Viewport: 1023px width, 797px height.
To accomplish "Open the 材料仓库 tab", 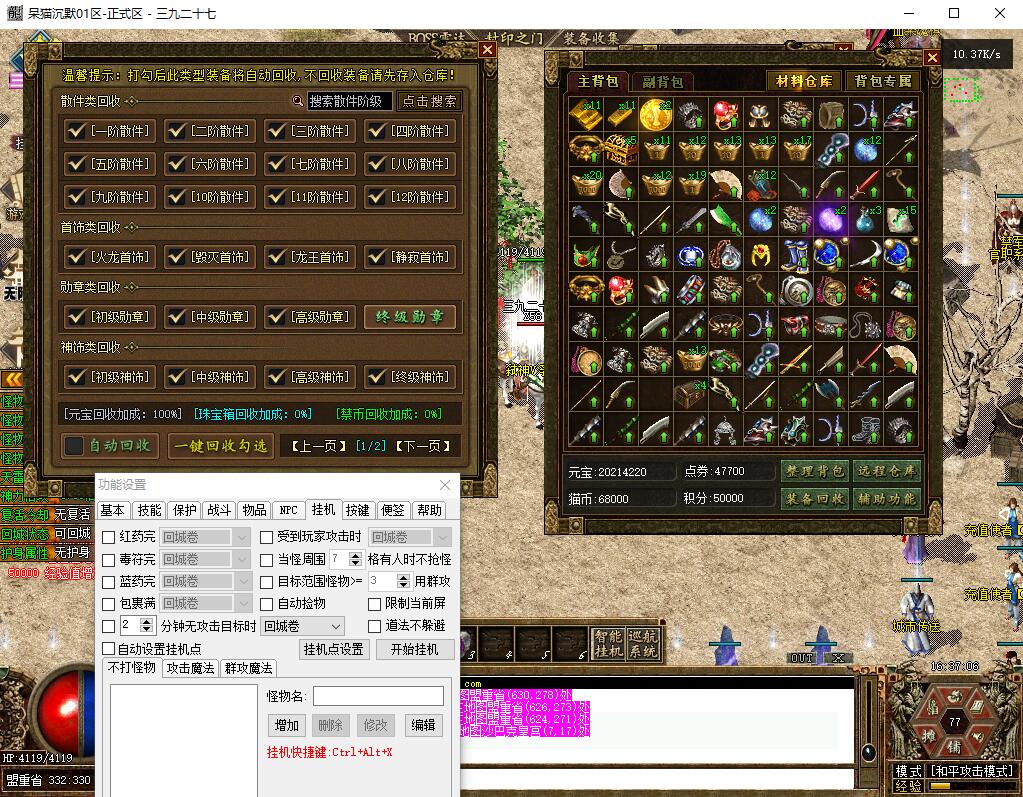I will pyautogui.click(x=805, y=81).
